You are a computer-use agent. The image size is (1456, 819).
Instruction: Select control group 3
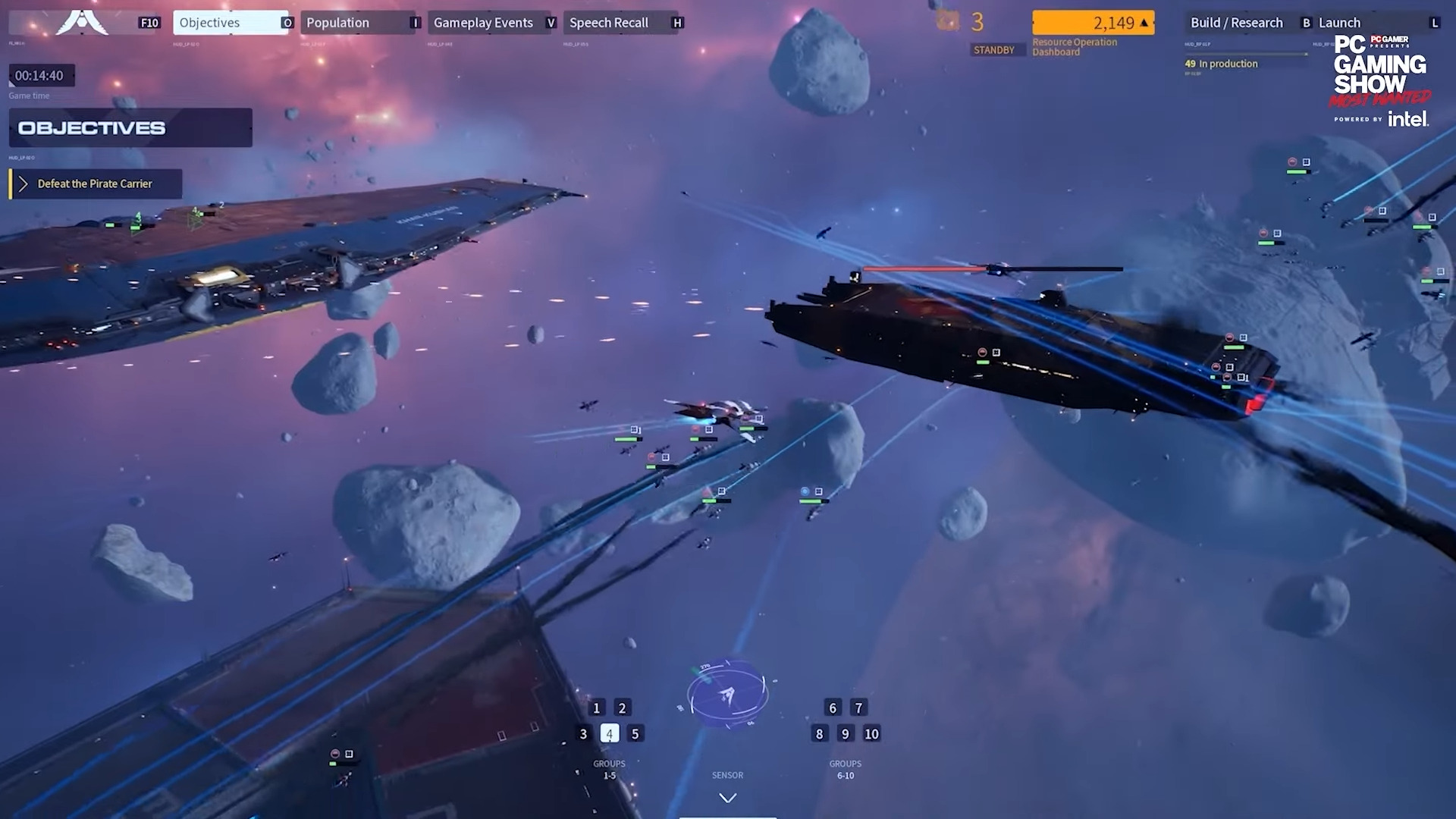tap(583, 734)
